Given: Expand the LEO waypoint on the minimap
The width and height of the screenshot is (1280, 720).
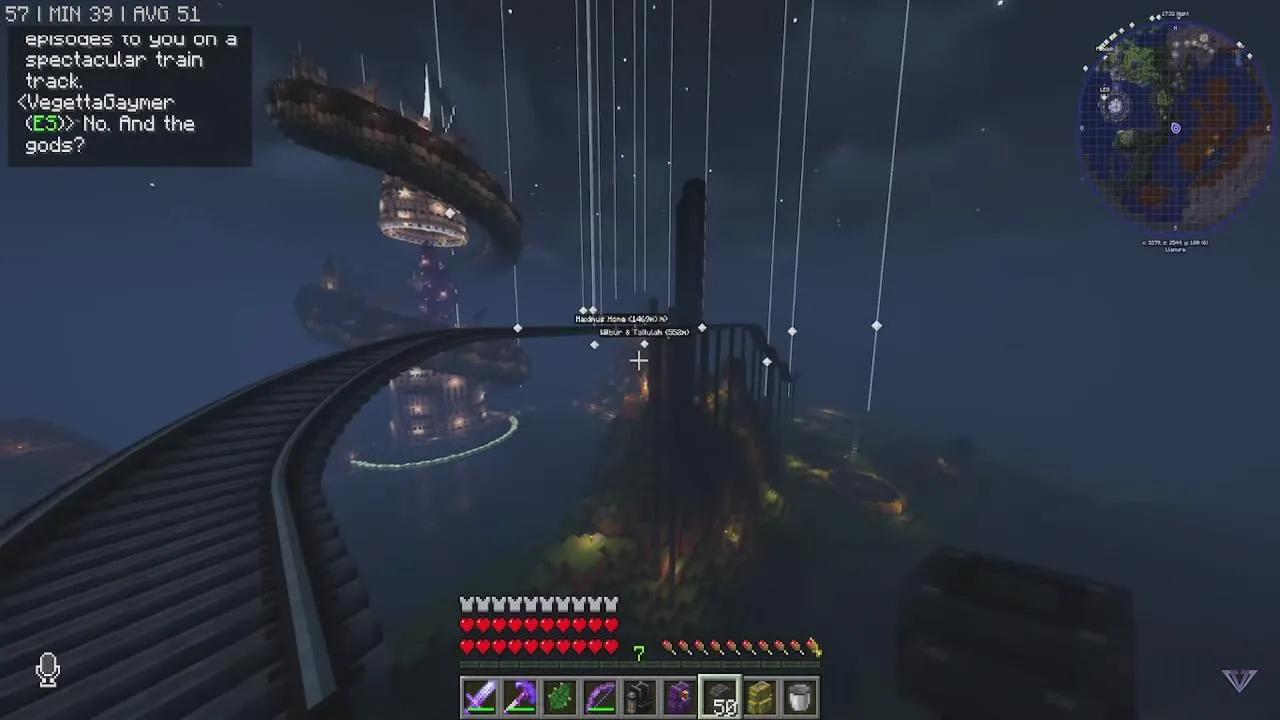Looking at the screenshot, I should [1104, 90].
